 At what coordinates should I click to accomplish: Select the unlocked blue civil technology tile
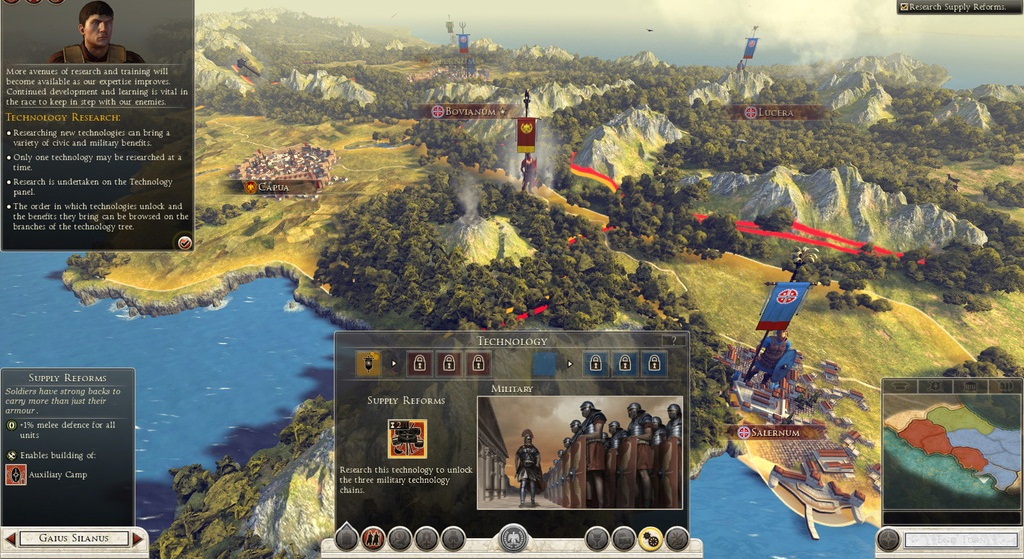(544, 363)
